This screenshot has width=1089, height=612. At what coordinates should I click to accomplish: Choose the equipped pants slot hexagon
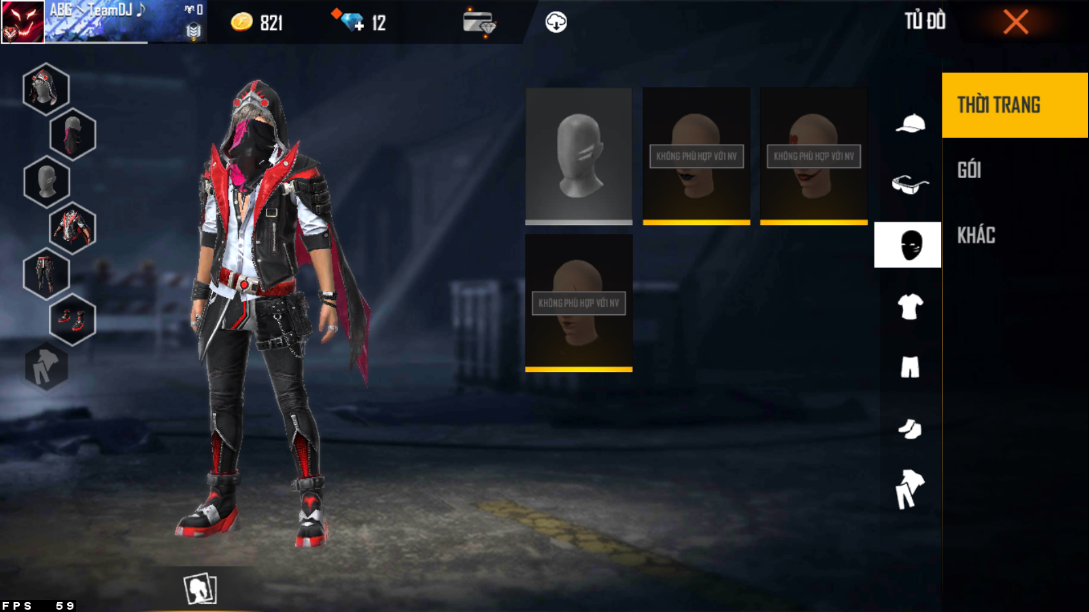pyautogui.click(x=46, y=273)
